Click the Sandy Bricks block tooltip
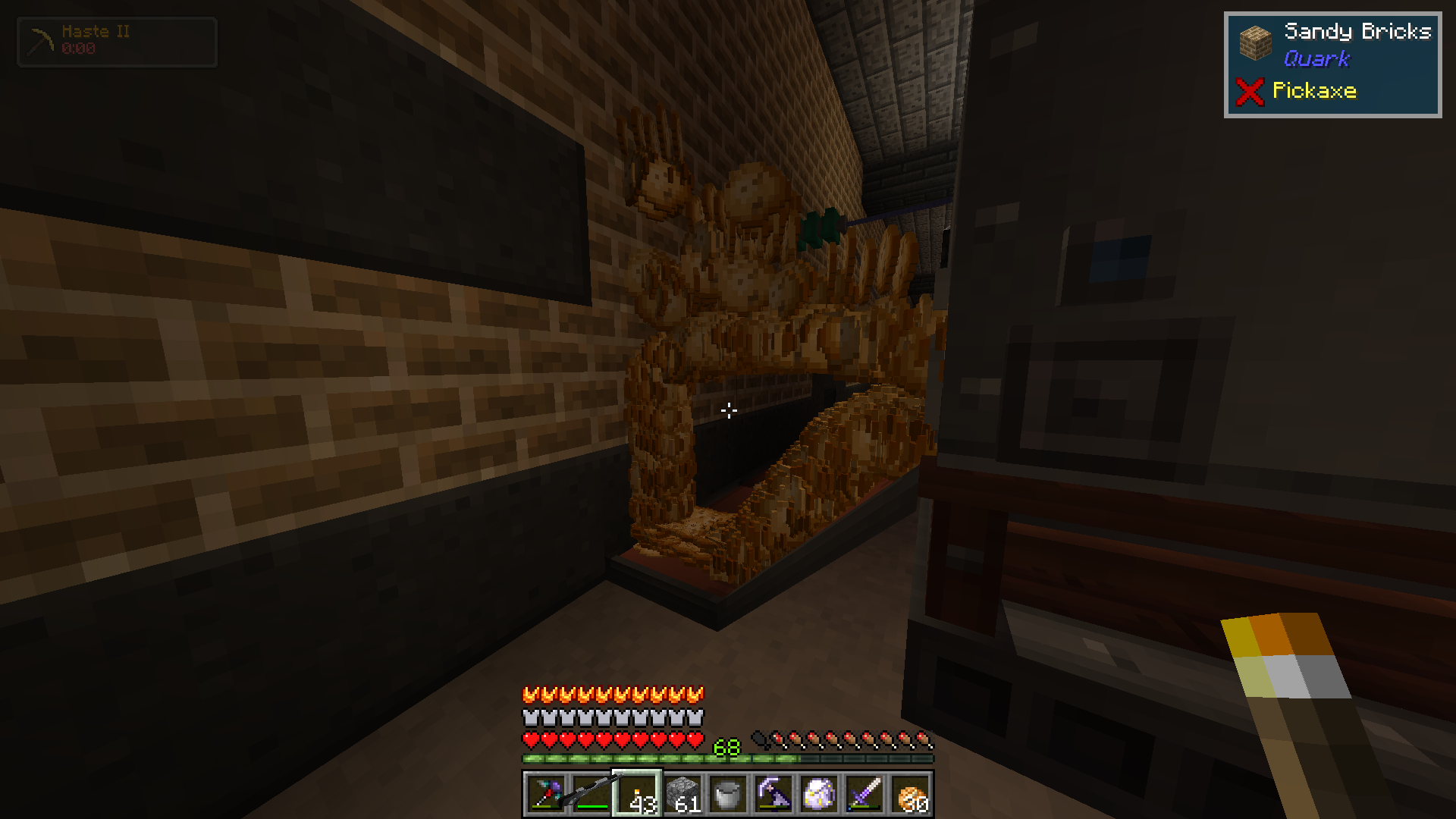This screenshot has width=1456, height=819. tap(1332, 64)
